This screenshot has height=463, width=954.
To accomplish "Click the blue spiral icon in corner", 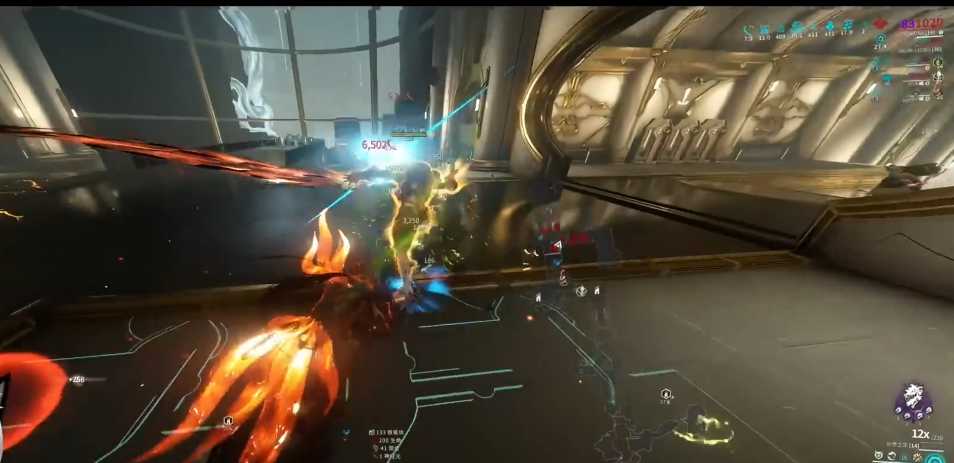I will 936,457.
